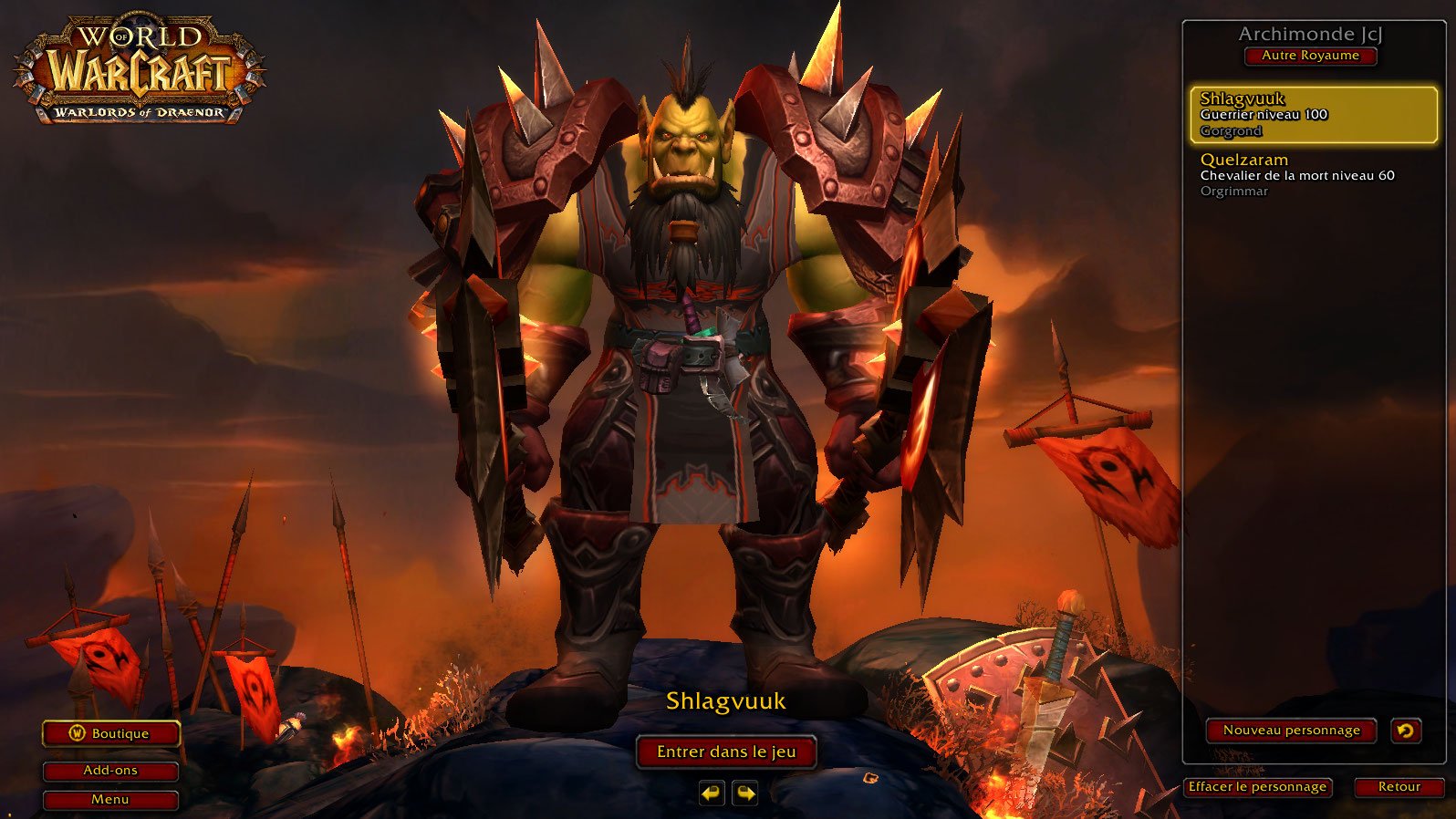Select the character Shlagvuuk from the list
Screen dimensions: 1456x819
(x=1313, y=115)
